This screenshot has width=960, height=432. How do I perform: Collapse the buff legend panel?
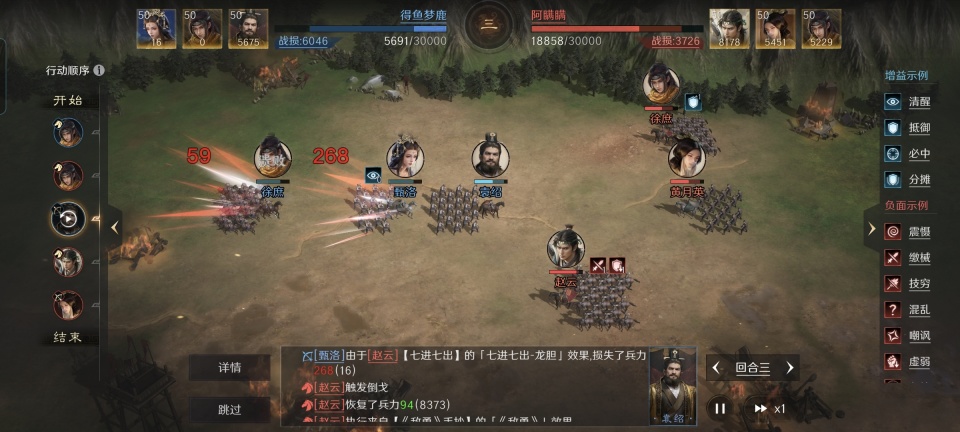[x=871, y=227]
